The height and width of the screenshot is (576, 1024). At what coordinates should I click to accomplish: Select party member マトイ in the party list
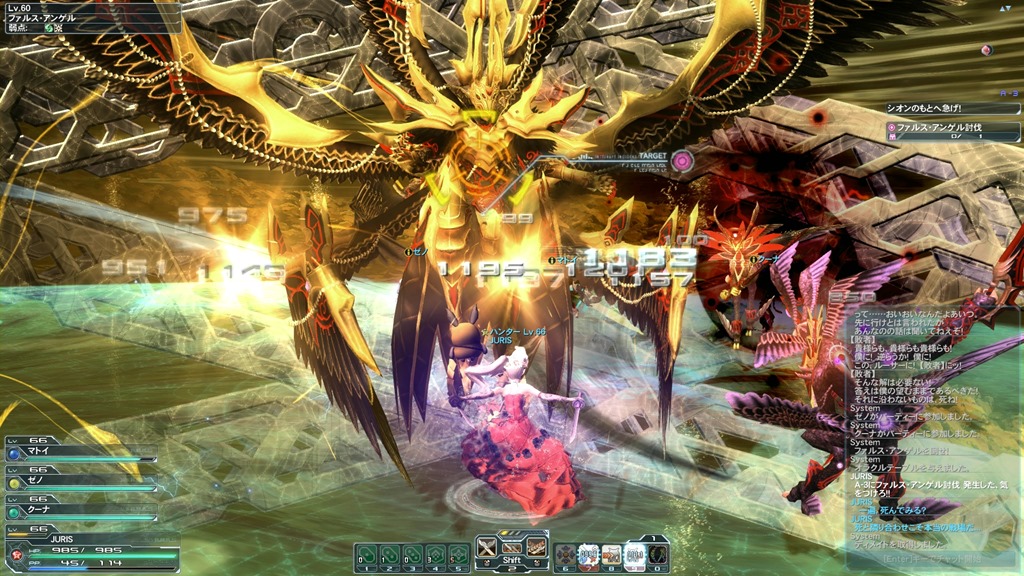80,452
